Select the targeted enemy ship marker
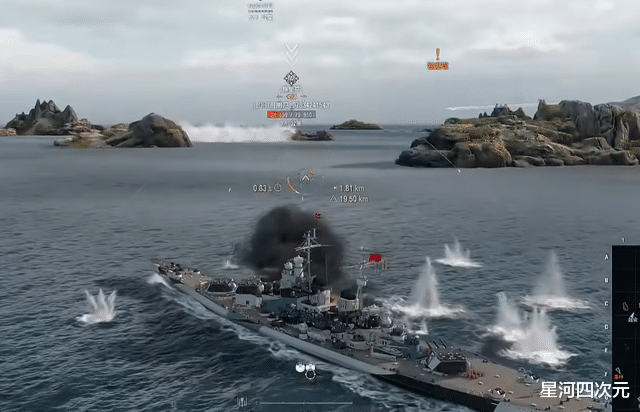Screen dimensions: 640x412 291,78
